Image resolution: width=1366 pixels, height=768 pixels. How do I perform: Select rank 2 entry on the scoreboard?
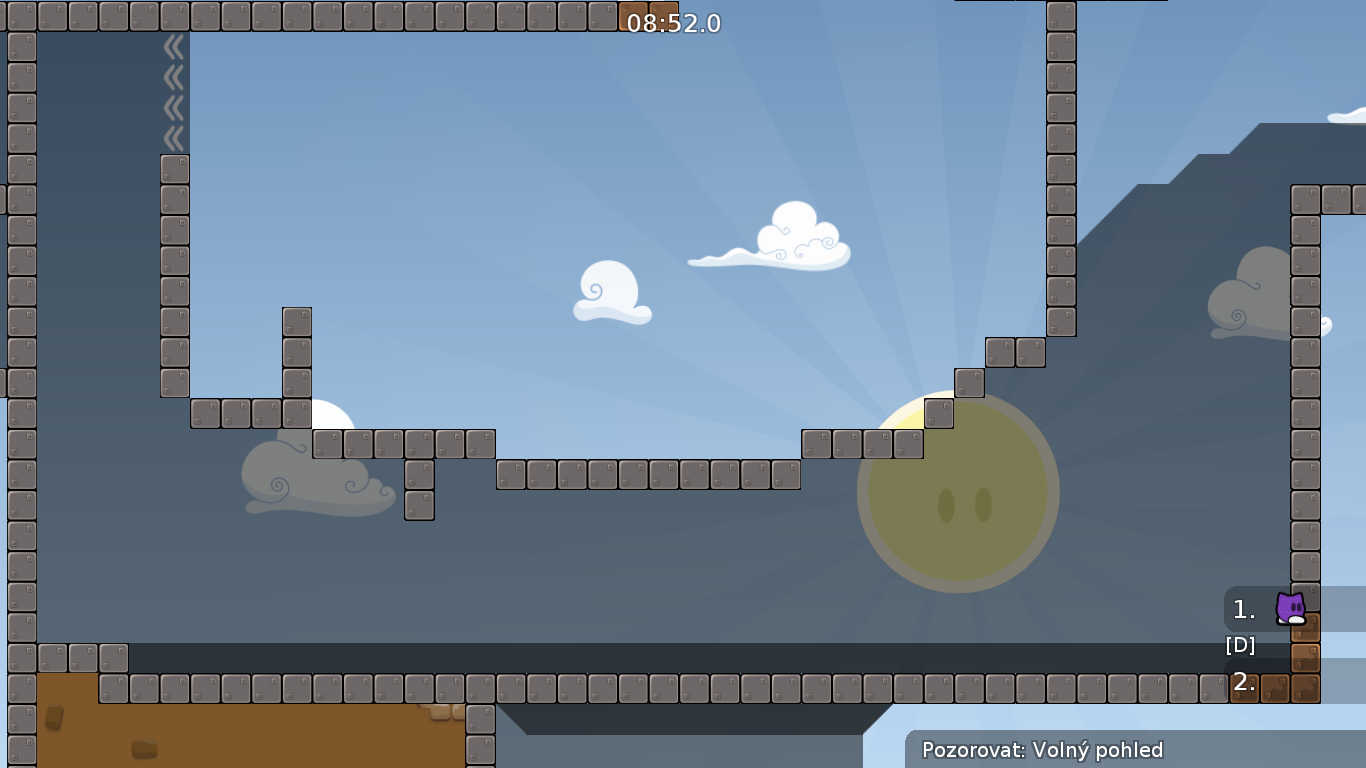tap(1242, 682)
